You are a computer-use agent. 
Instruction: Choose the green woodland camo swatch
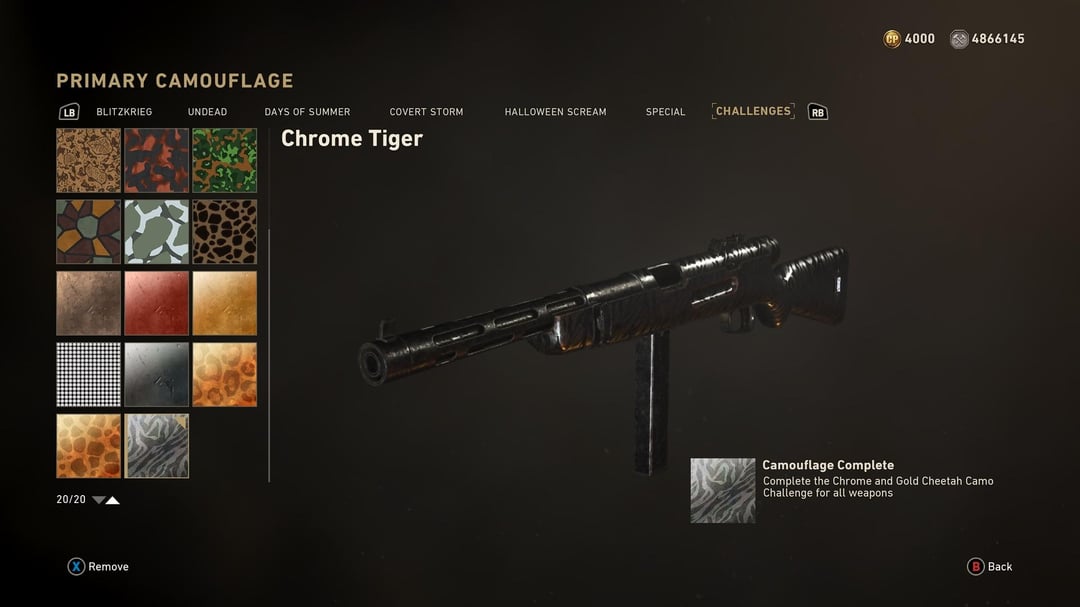tap(225, 160)
